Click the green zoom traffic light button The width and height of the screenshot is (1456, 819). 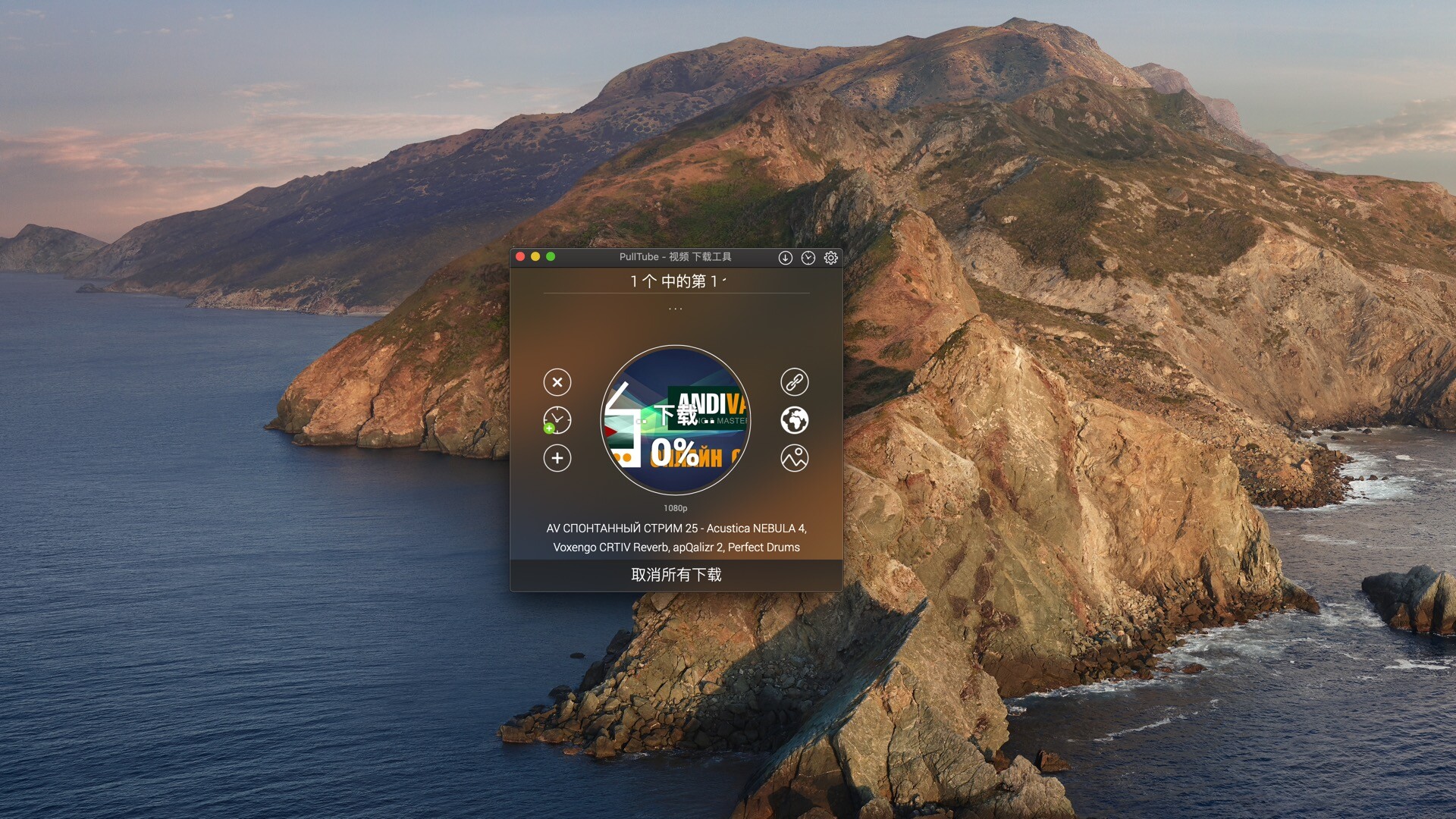551,257
